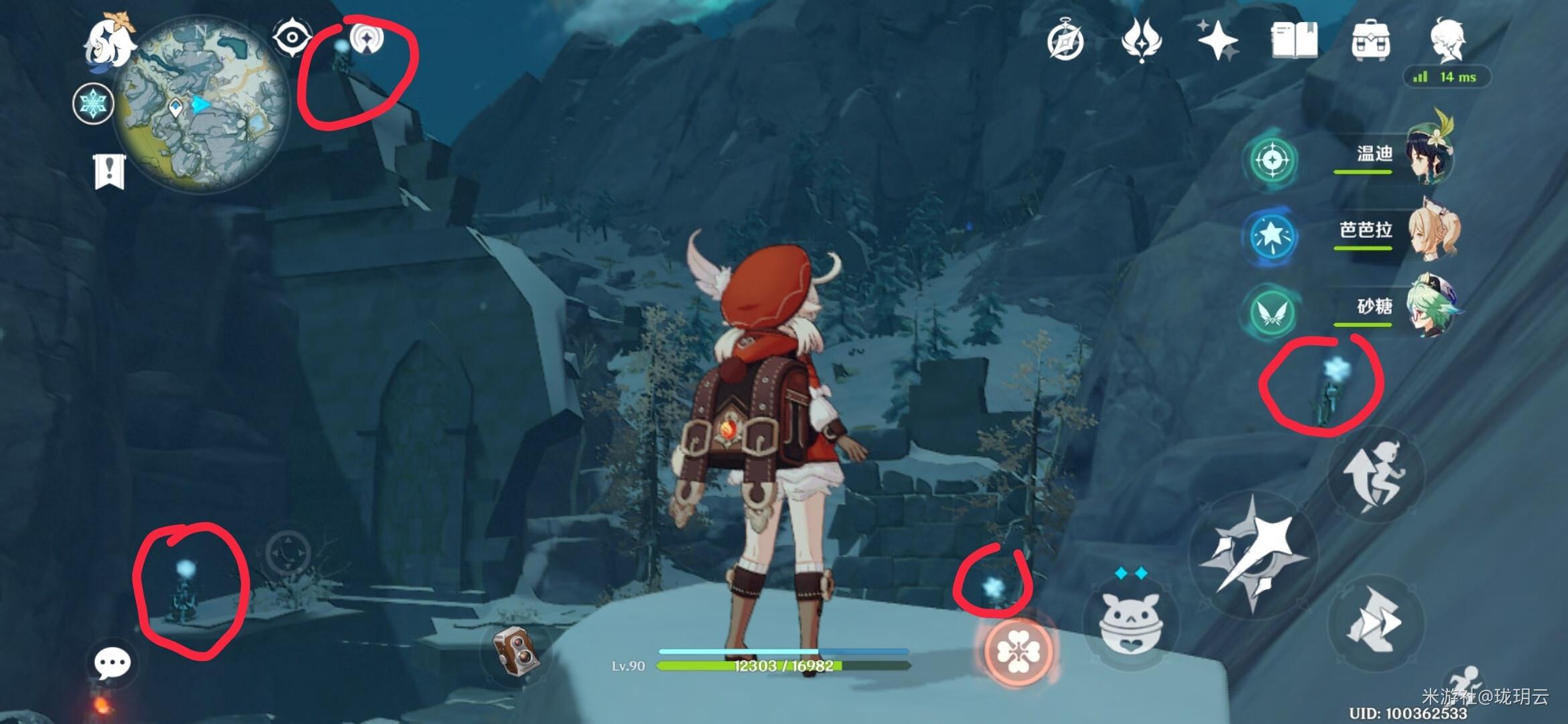Open the compass adventure icon

(x=1065, y=40)
